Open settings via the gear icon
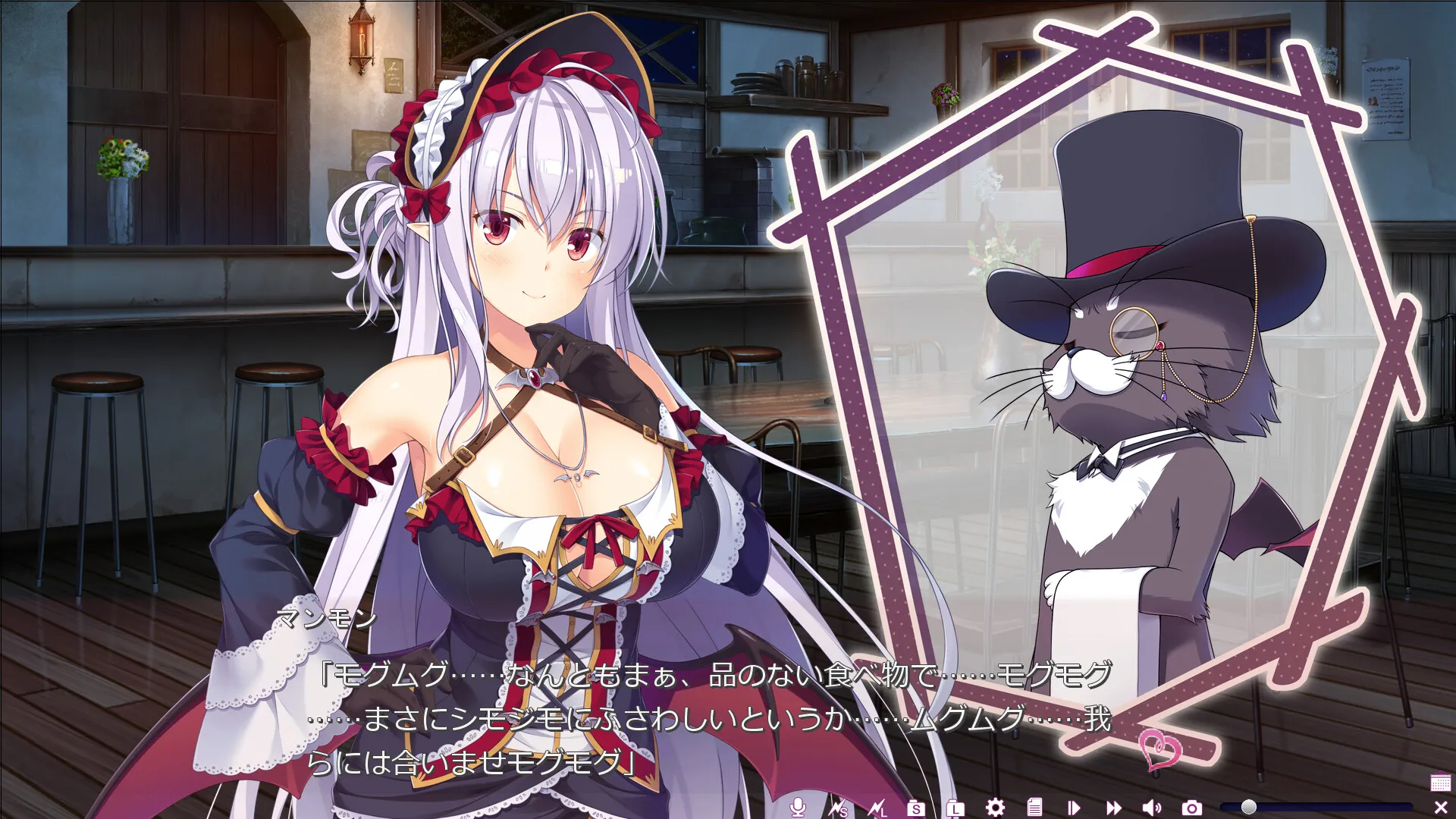 pos(995,808)
